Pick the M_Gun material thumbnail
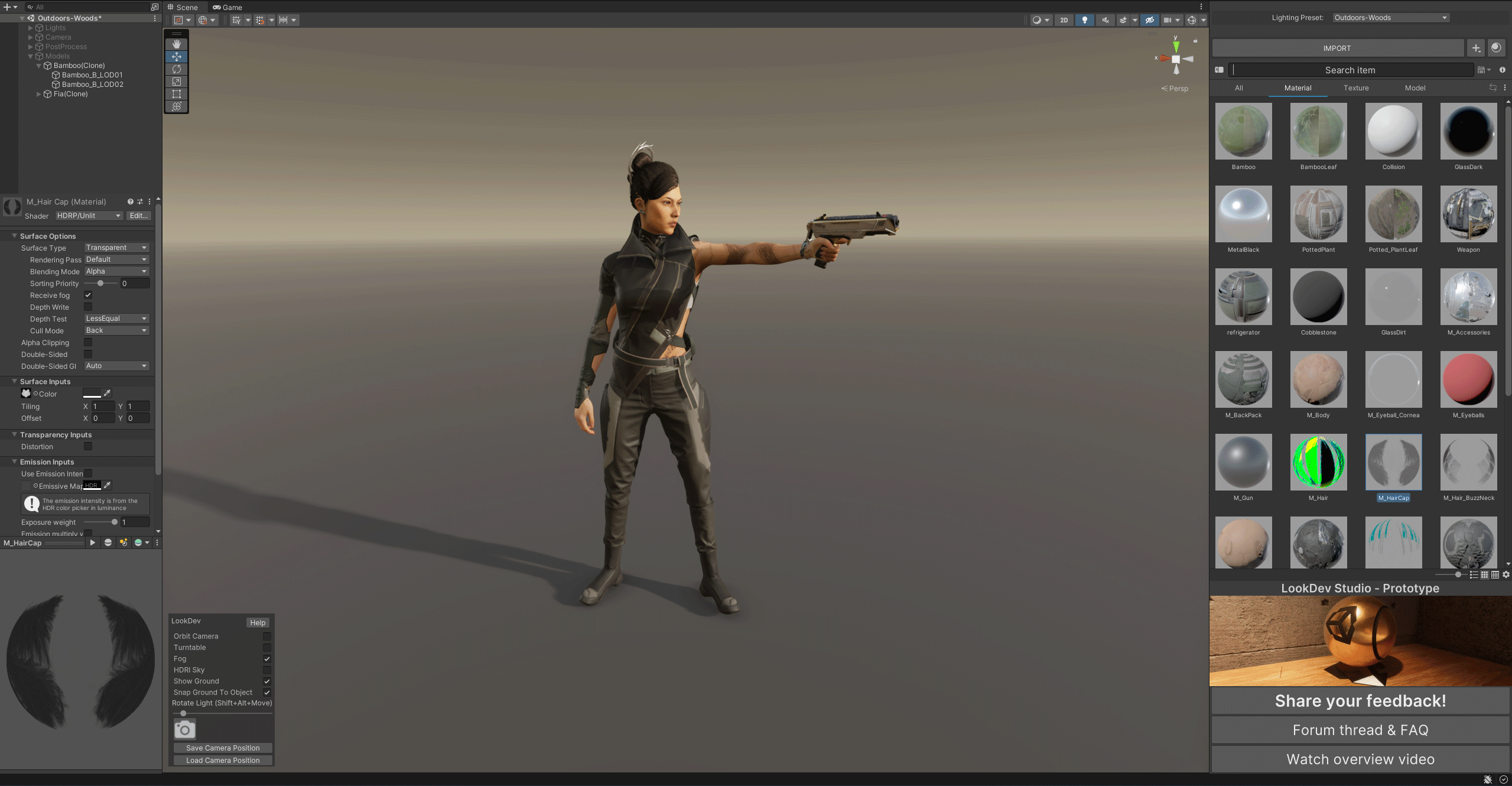The width and height of the screenshot is (1512, 786). (1244, 463)
